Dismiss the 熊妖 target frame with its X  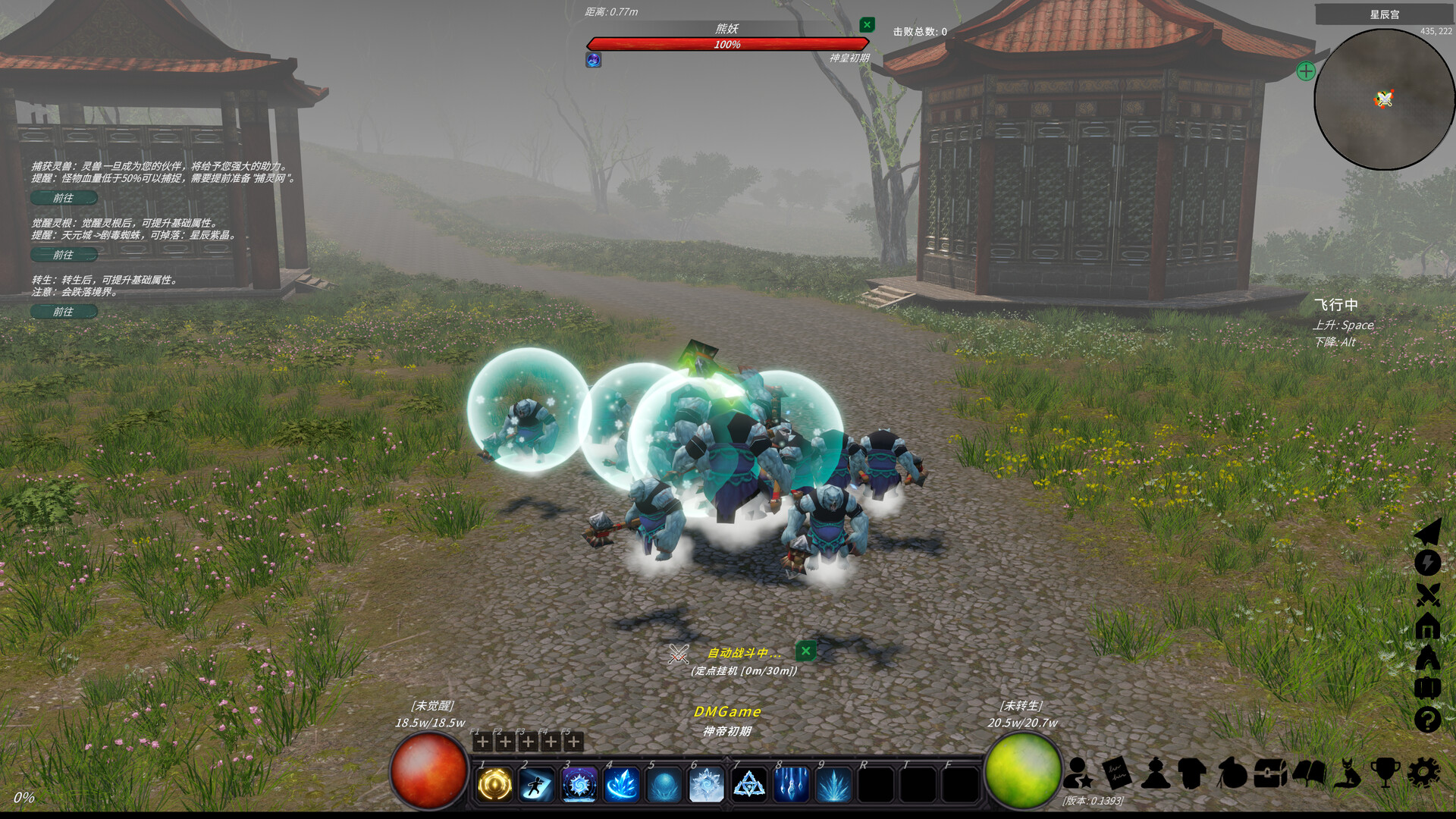[x=867, y=24]
